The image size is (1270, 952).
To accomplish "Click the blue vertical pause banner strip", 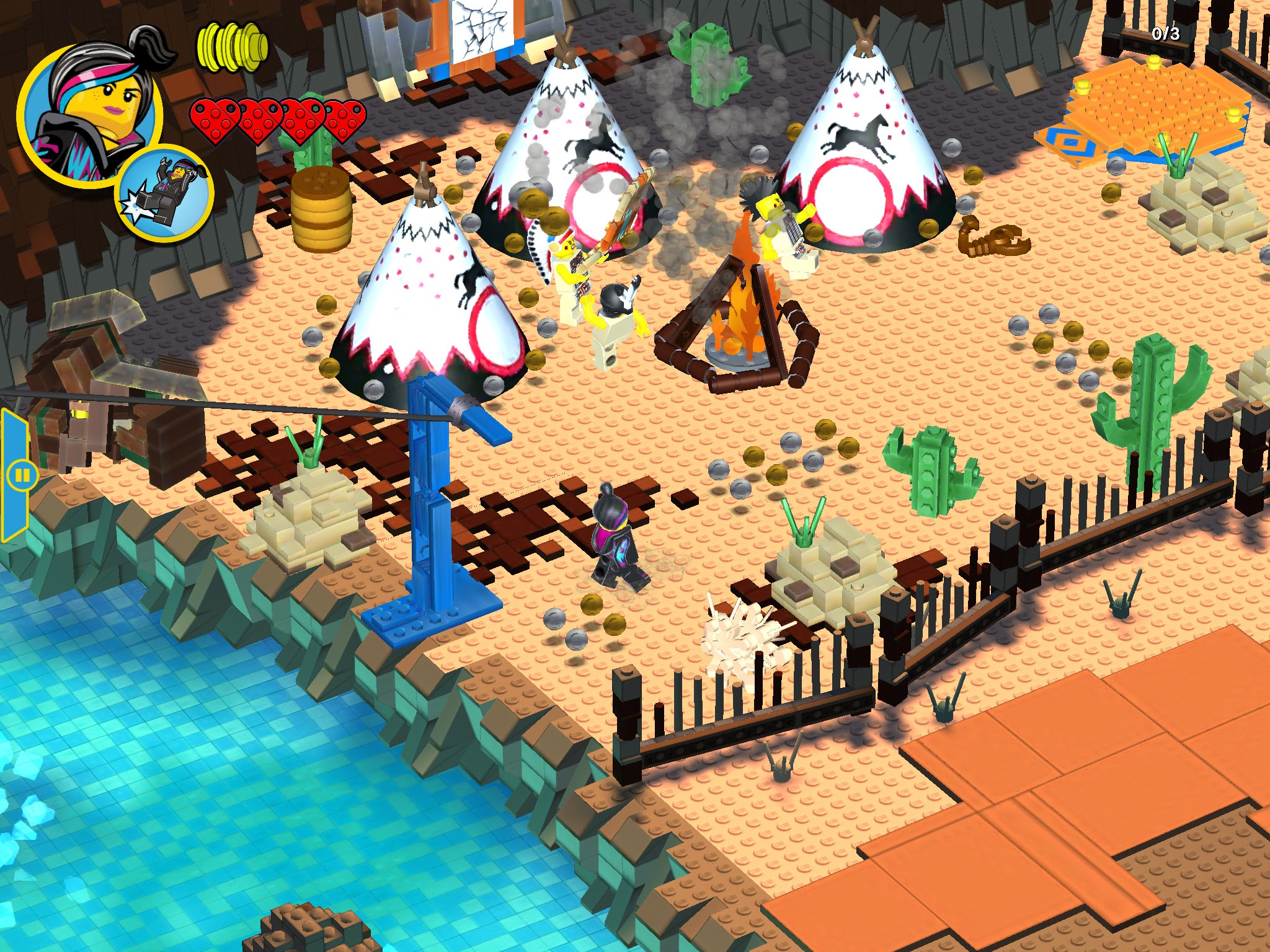I will click(16, 434).
